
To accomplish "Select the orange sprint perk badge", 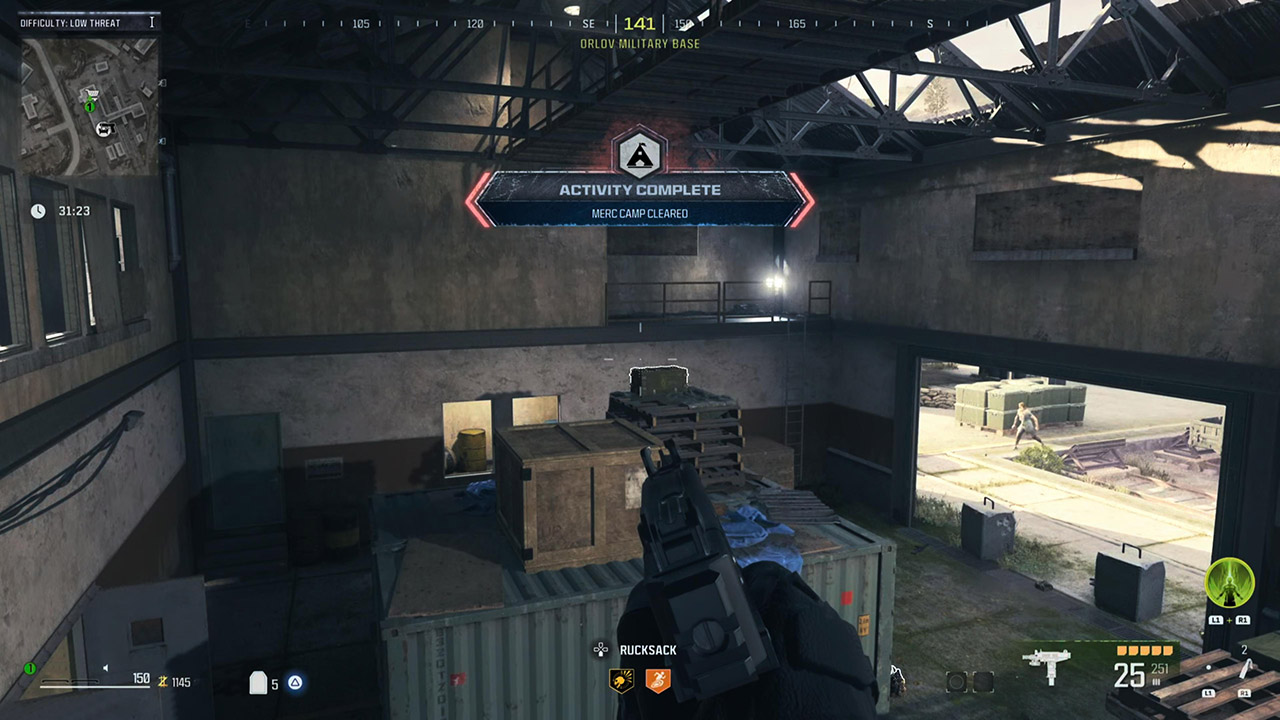I will pyautogui.click(x=658, y=680).
